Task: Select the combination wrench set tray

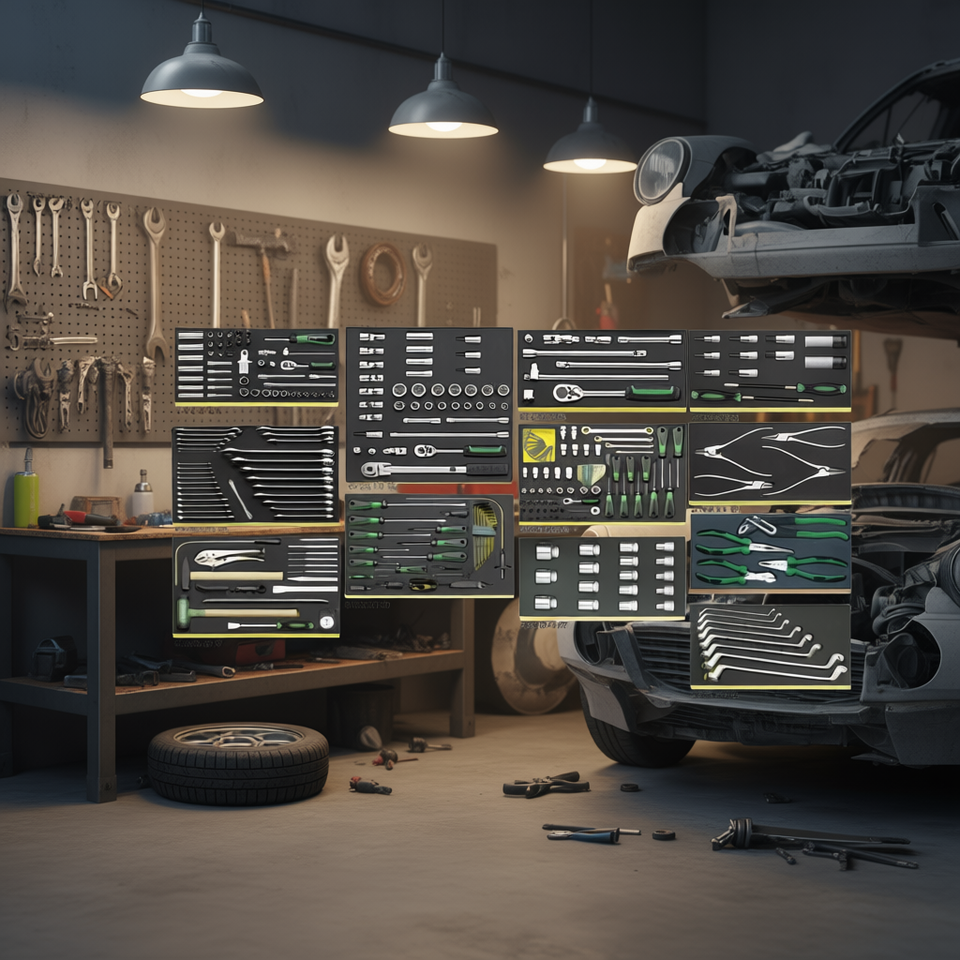Action: 255,474
